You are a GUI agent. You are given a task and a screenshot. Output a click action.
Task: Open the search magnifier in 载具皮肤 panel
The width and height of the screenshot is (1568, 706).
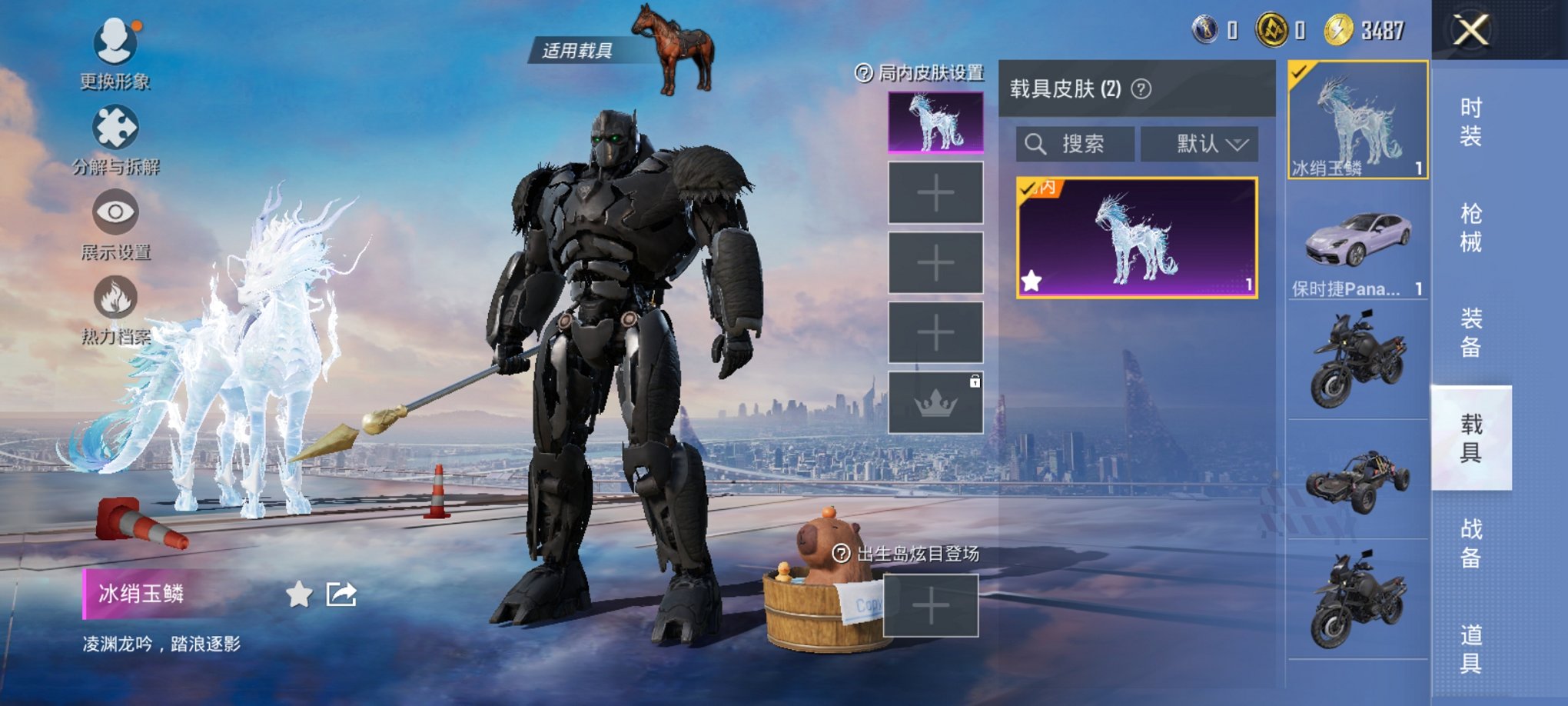(1037, 143)
